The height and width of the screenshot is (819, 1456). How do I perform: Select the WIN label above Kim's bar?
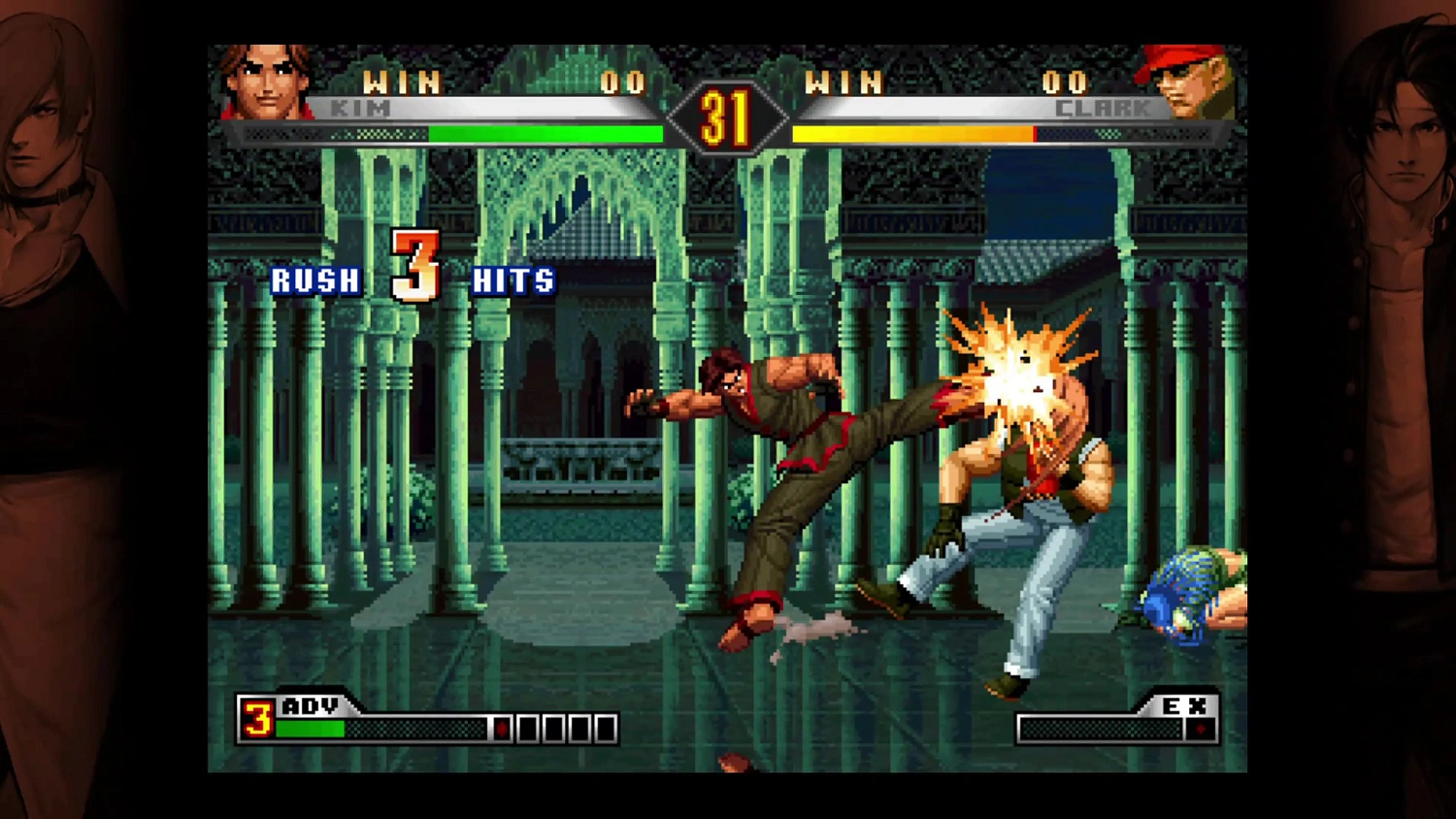403,83
